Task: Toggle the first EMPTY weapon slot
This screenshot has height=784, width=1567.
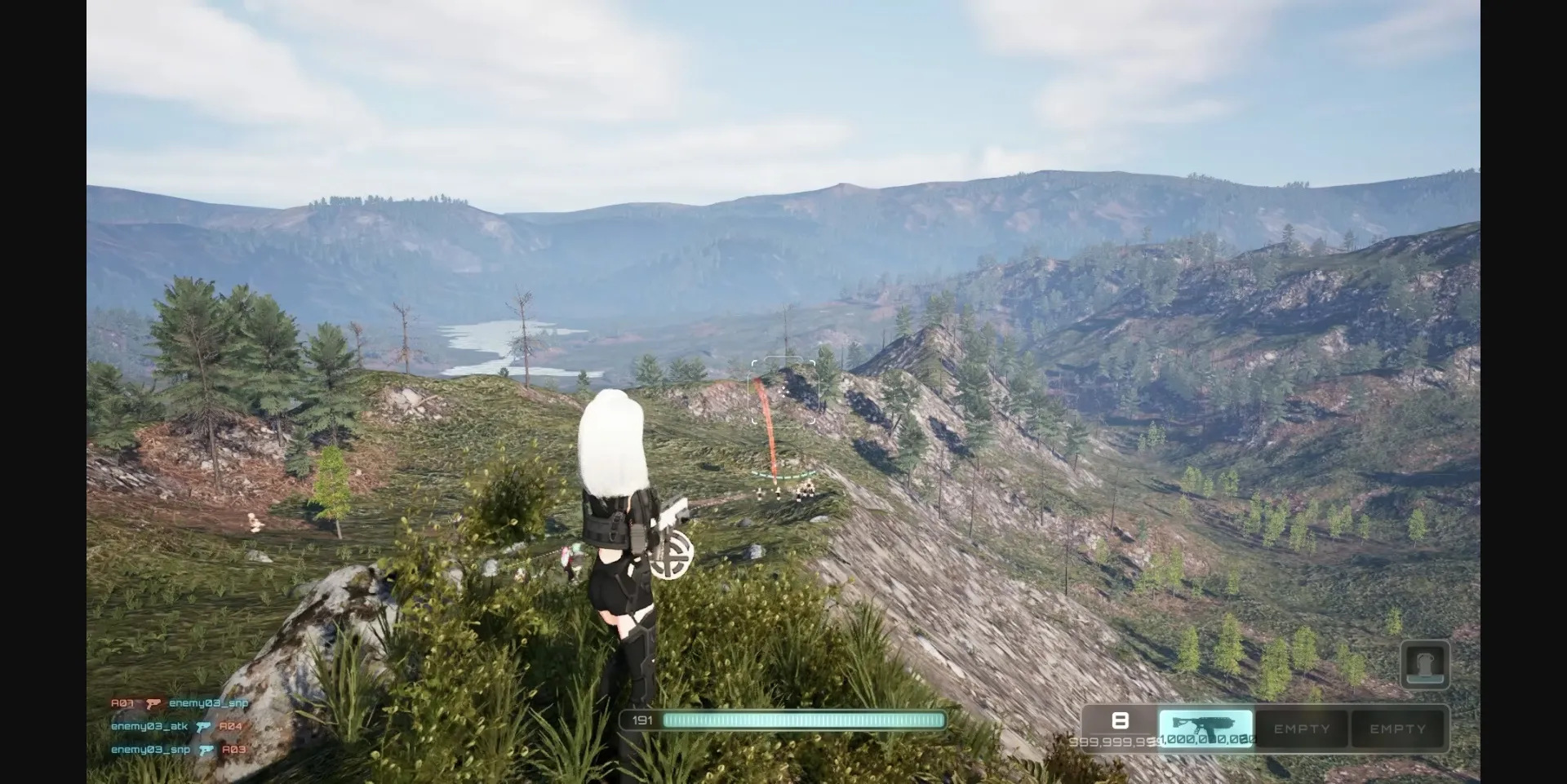Action: [1303, 729]
